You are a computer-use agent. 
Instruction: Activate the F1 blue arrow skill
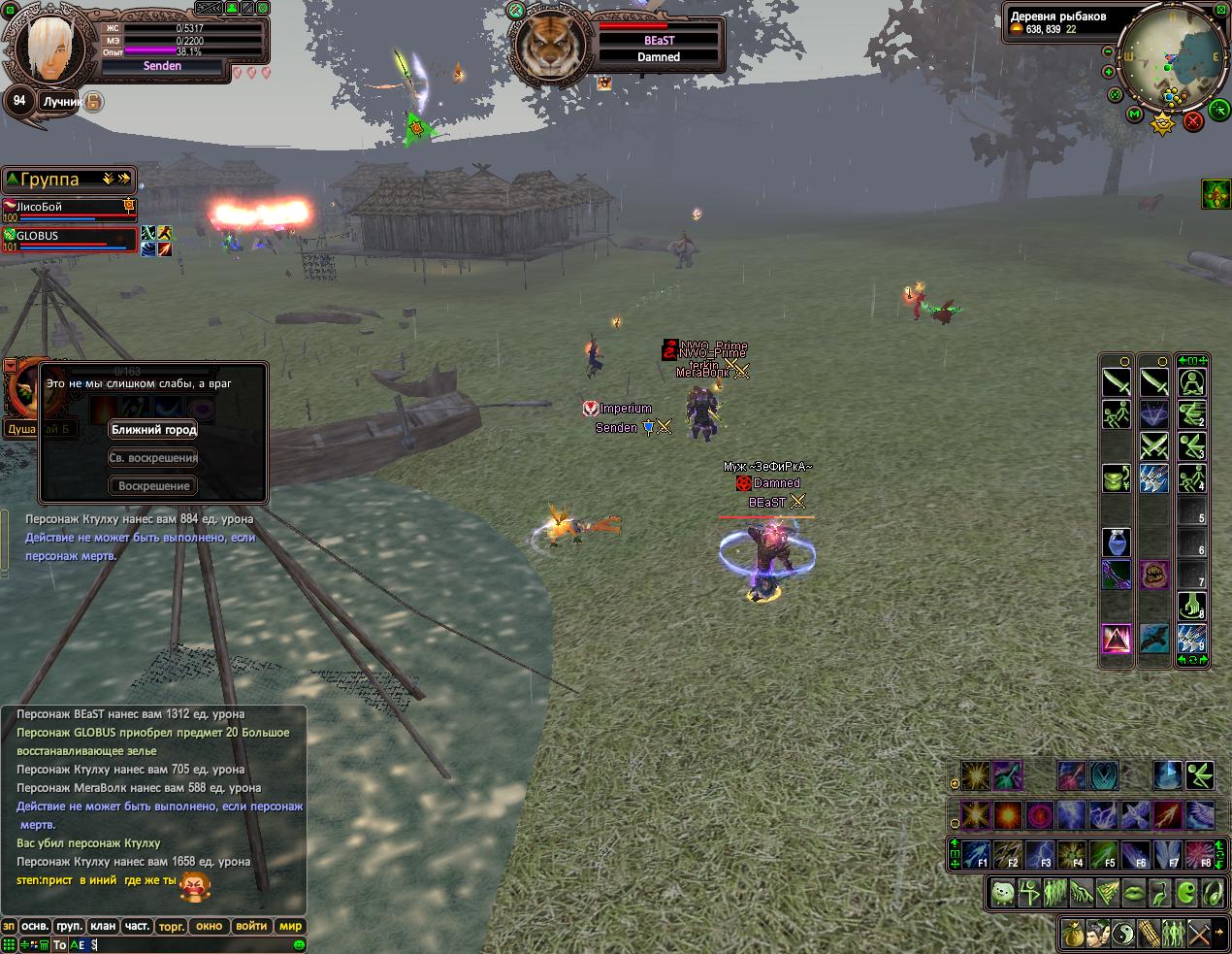976,854
